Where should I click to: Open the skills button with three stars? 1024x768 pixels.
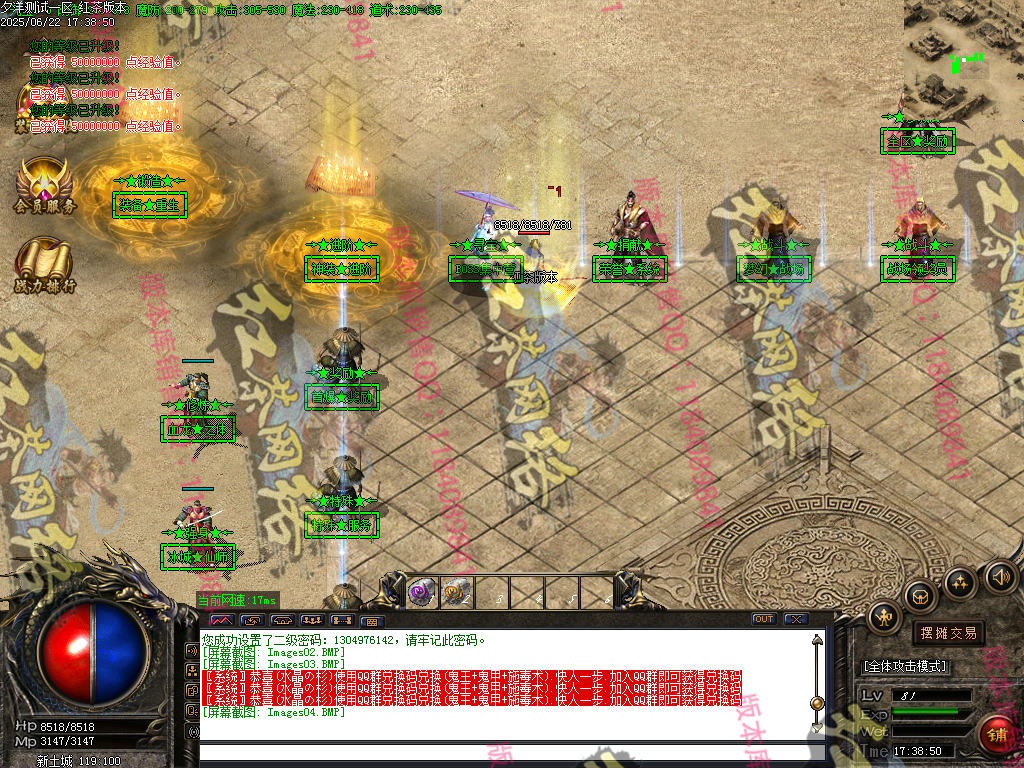click(x=960, y=582)
